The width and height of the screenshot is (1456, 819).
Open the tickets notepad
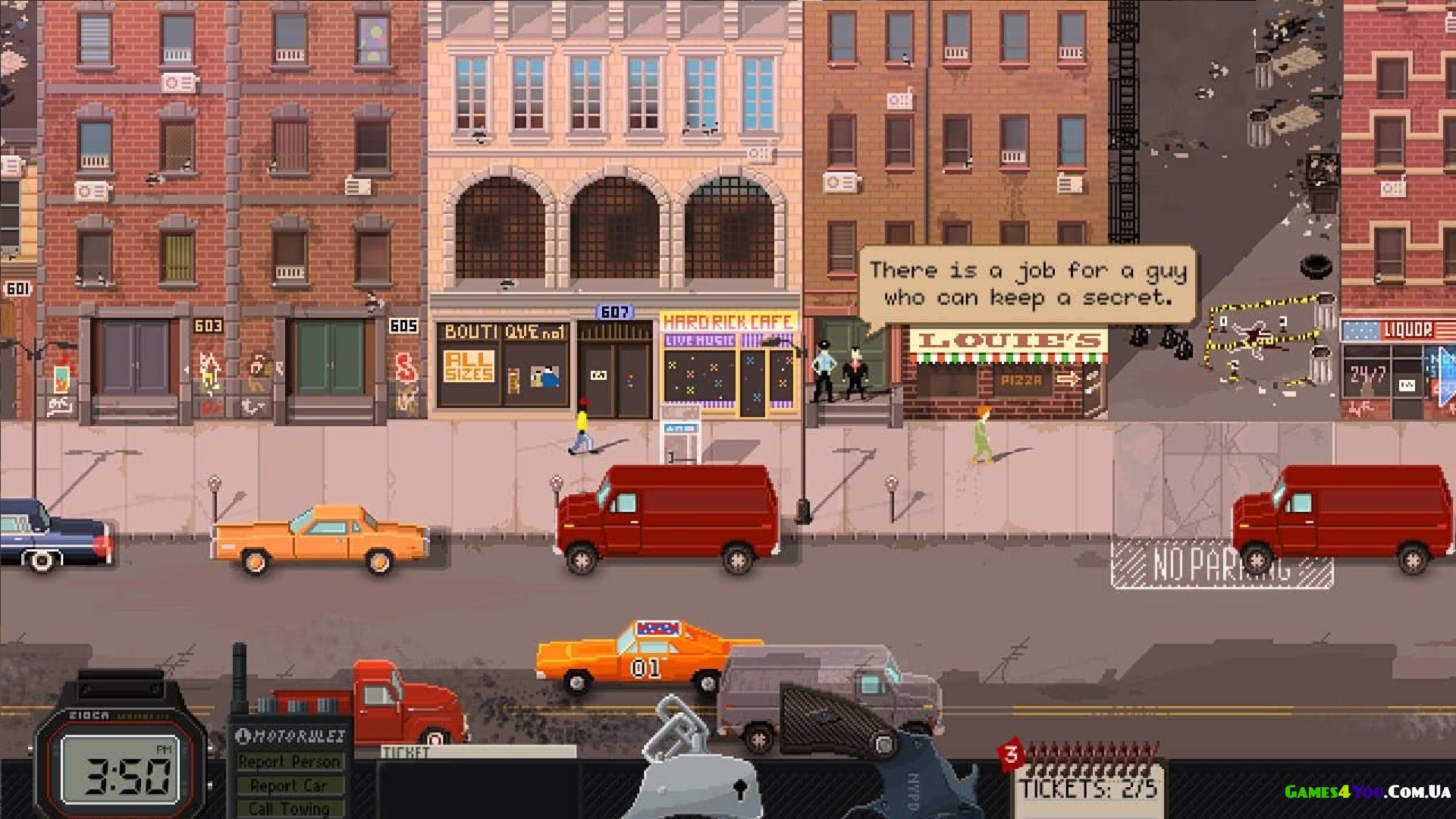coord(1088,785)
